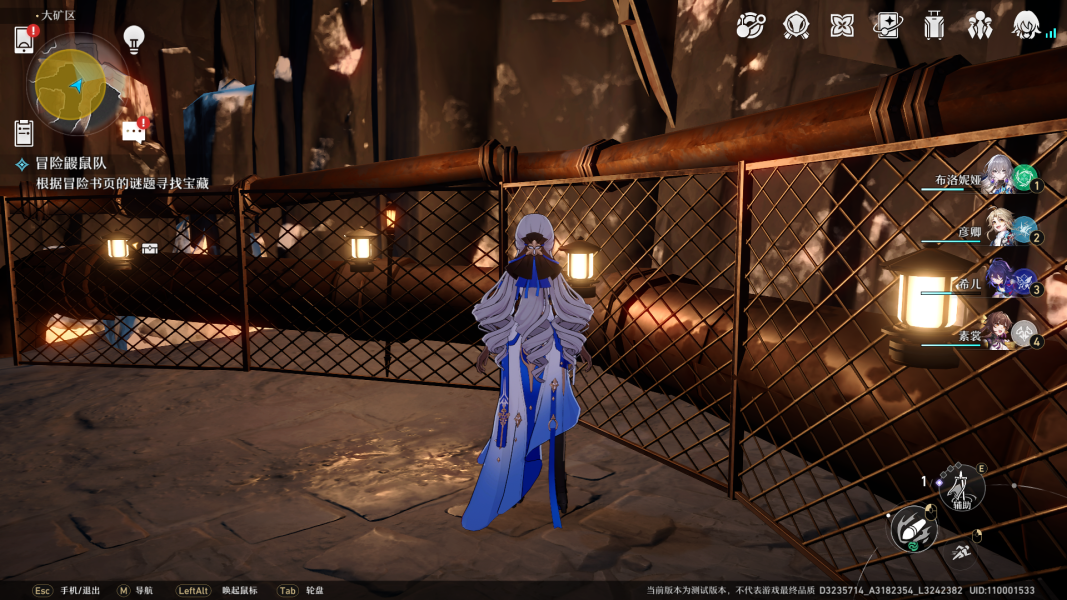Select the 冒险鼹鼠队 quest tracker
Screen dimensions: 1067x600
click(70, 163)
